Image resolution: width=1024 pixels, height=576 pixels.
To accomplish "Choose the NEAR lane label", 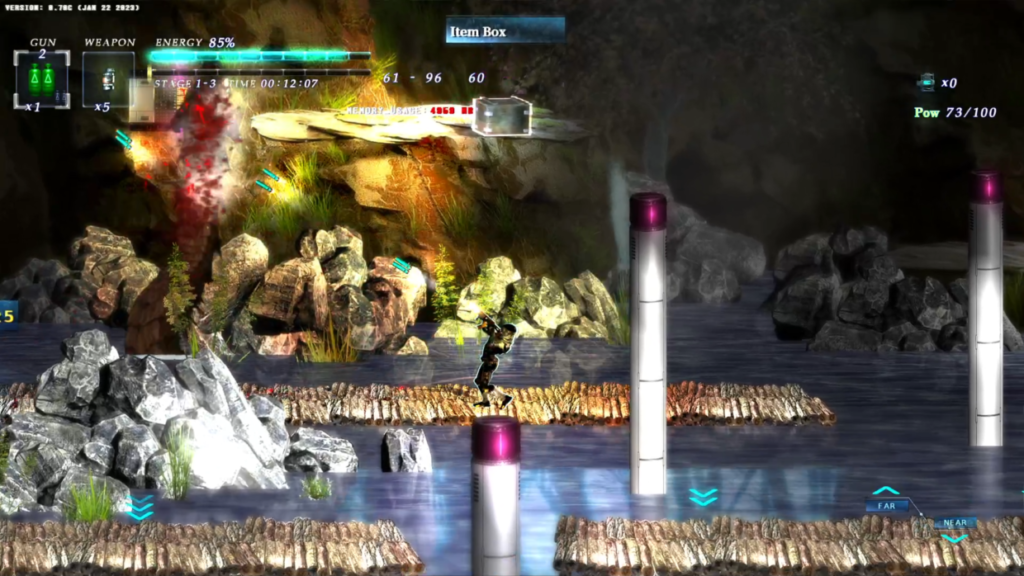I will pyautogui.click(x=955, y=523).
